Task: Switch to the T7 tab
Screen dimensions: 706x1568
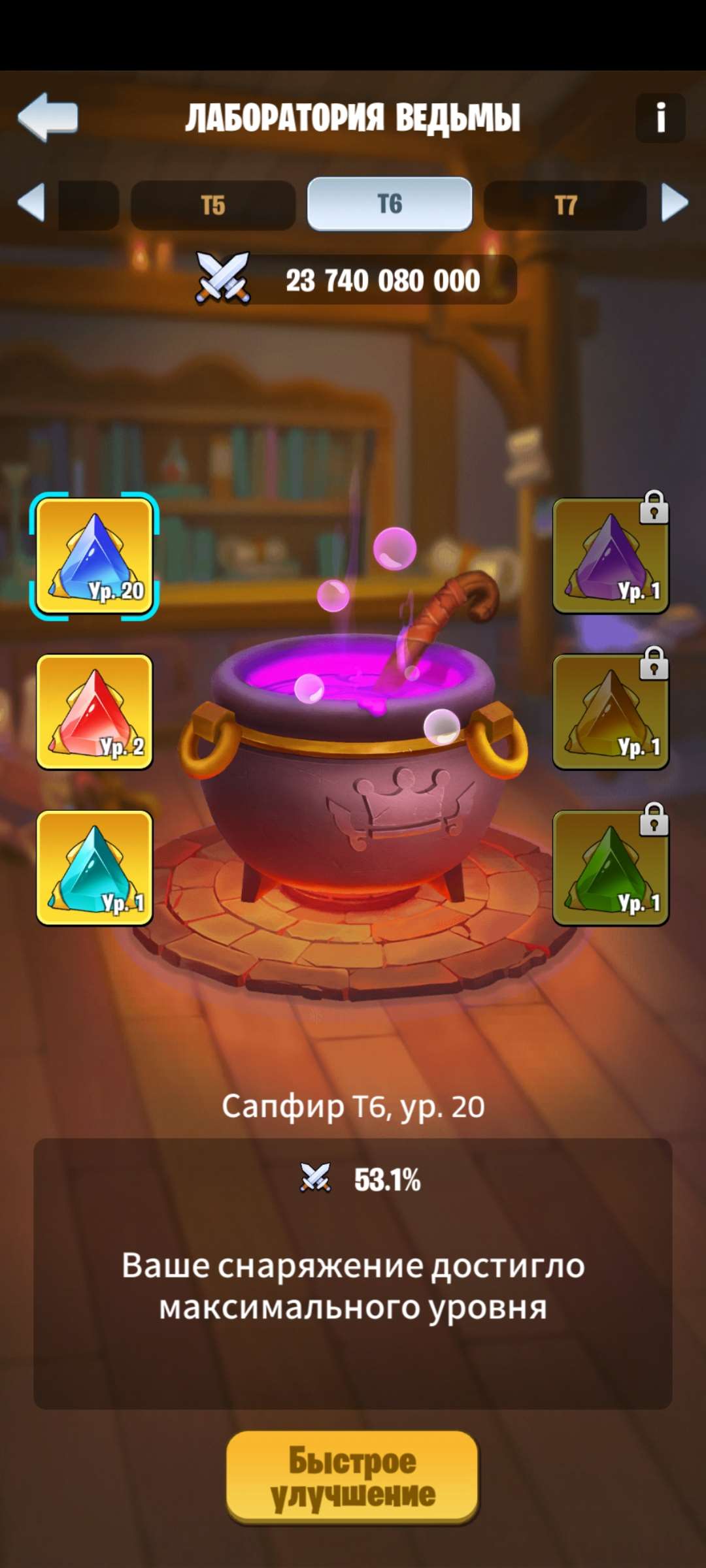Action: (565, 205)
